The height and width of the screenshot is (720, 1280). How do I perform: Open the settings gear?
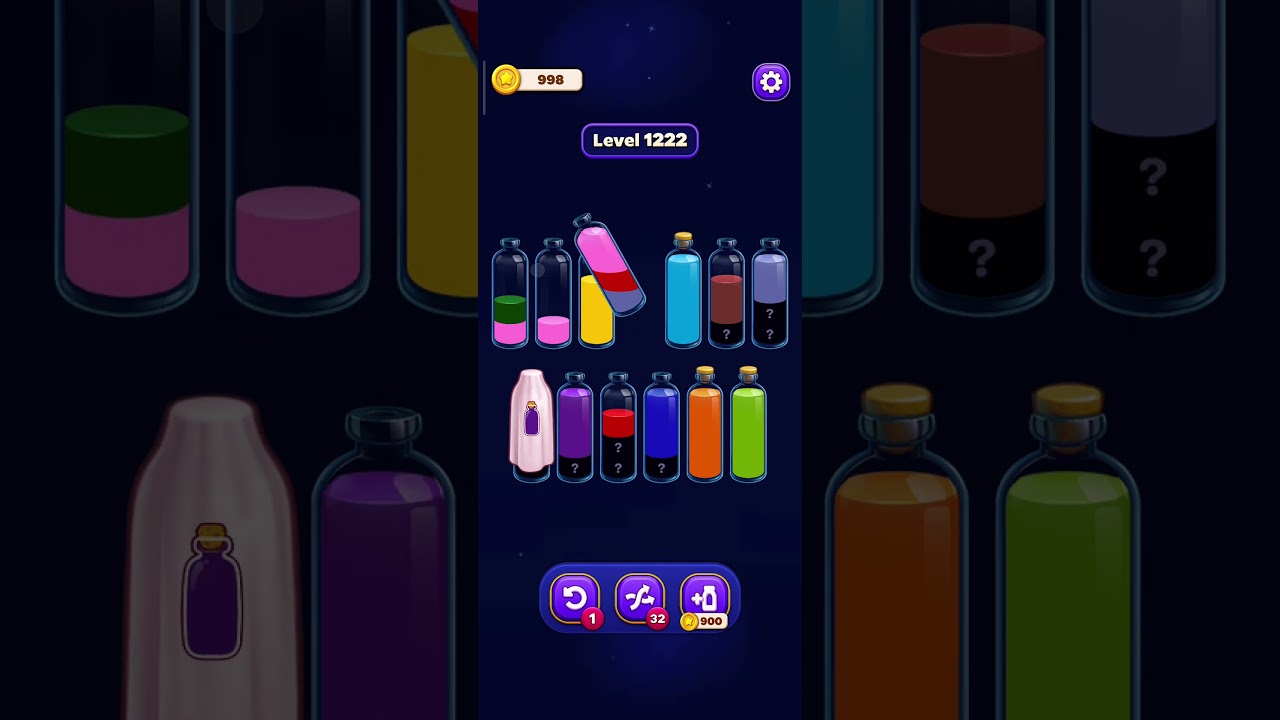[x=770, y=81]
